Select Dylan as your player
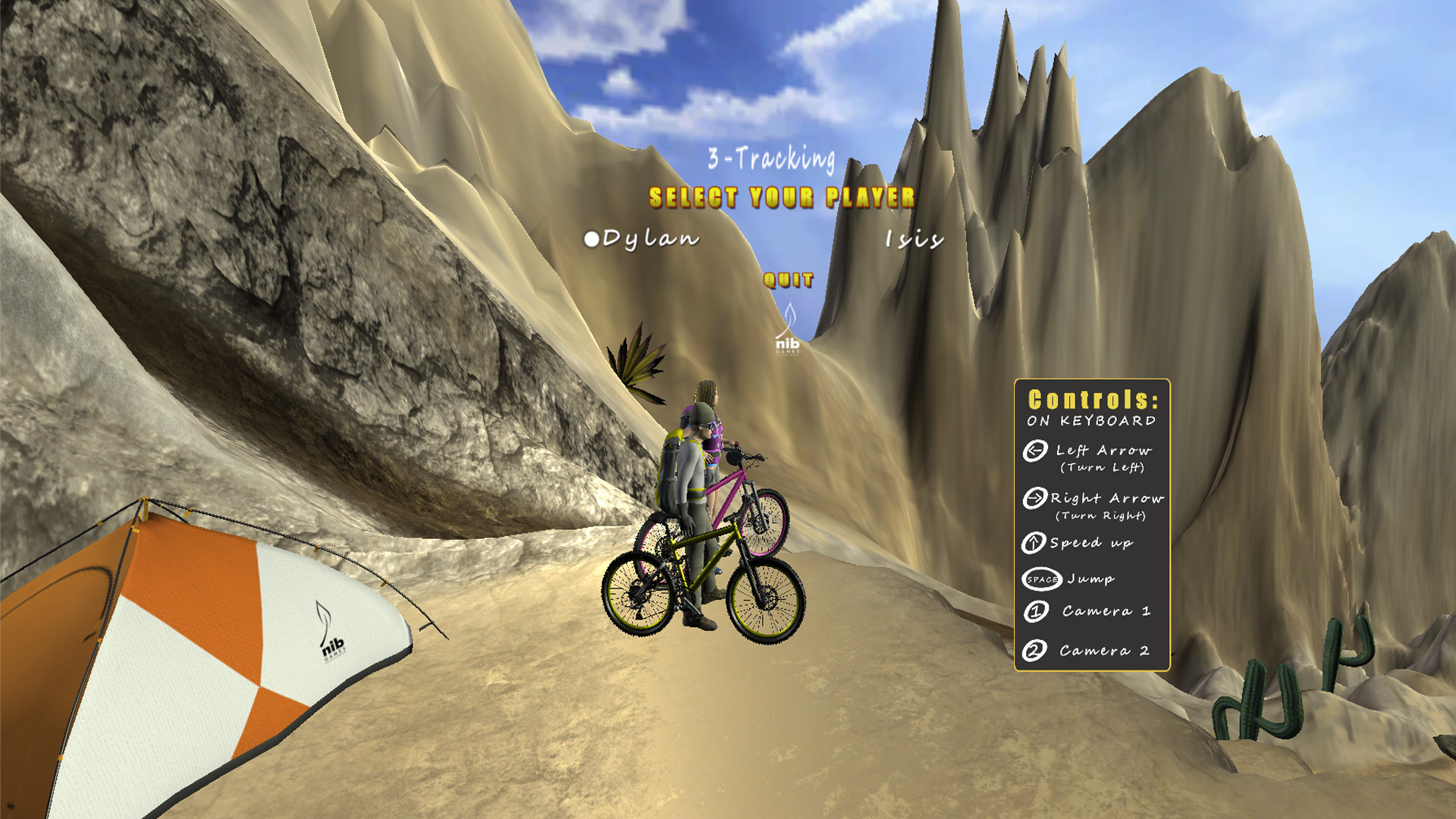 648,241
